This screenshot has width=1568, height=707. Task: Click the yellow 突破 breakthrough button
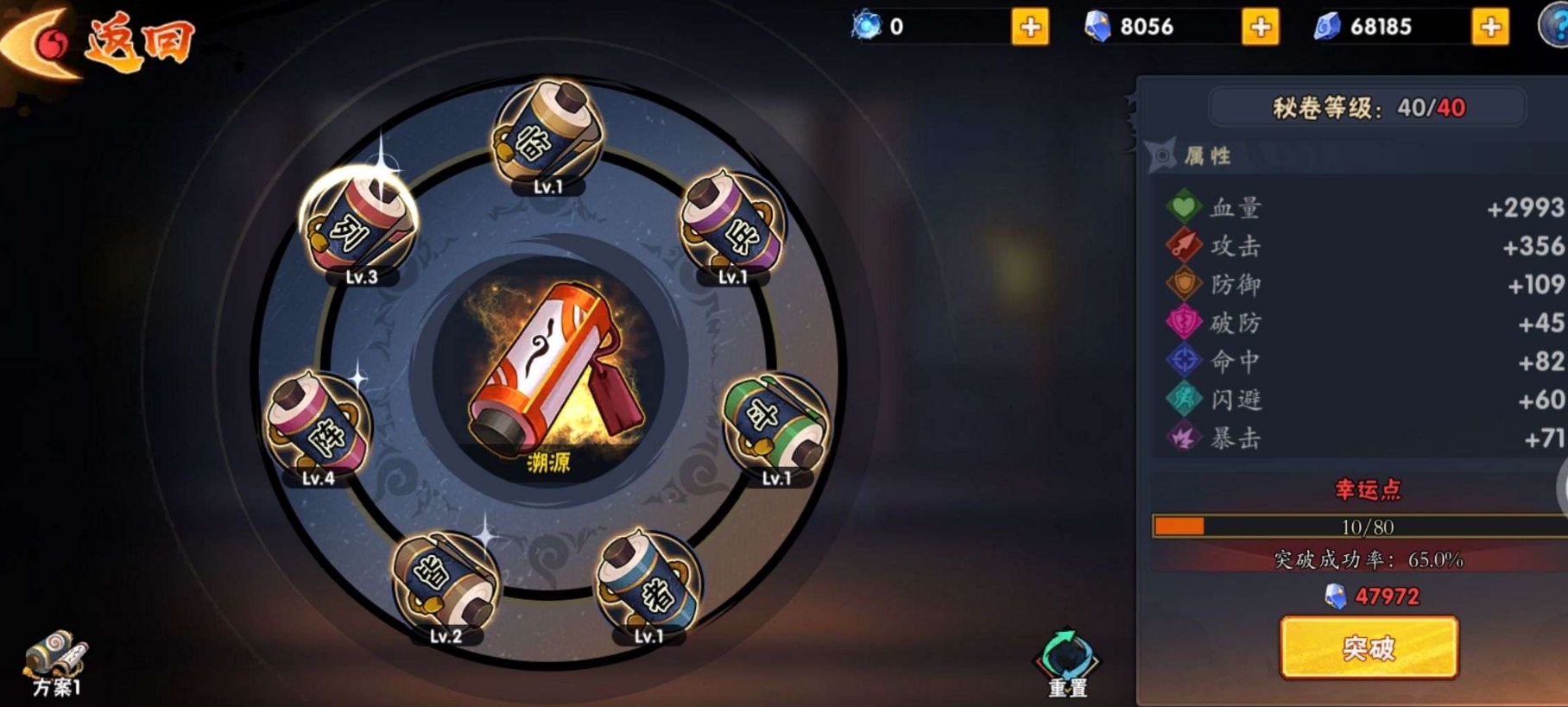pyautogui.click(x=1369, y=647)
